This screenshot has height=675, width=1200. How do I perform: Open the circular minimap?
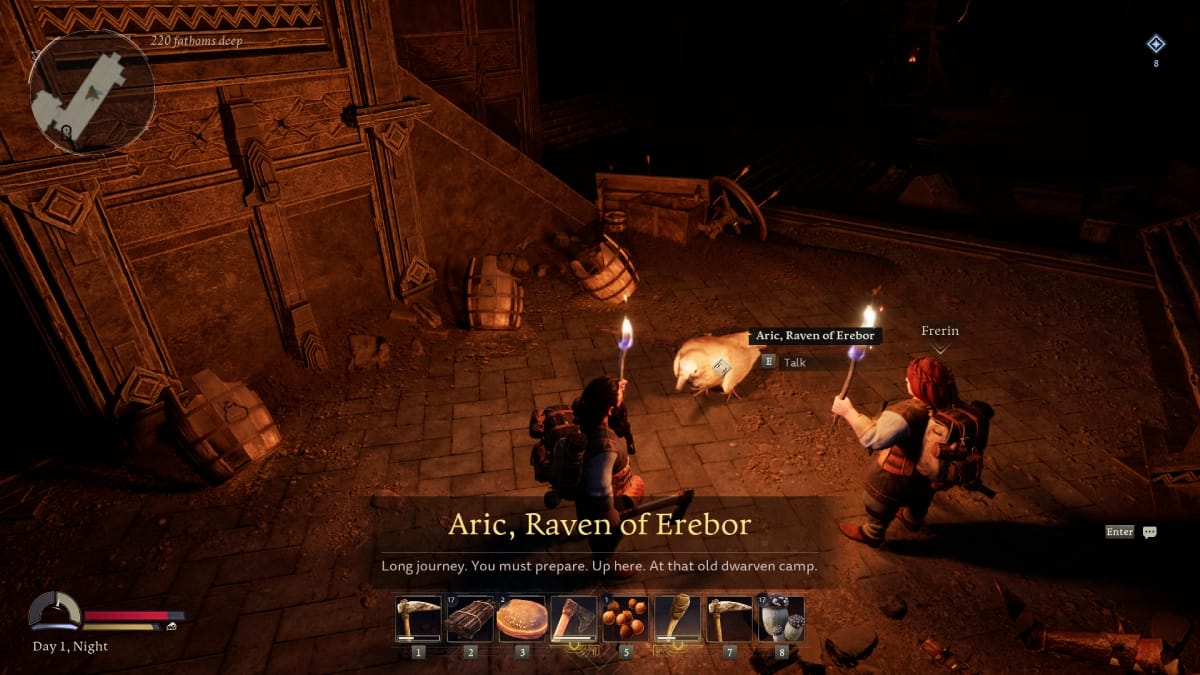coord(92,92)
